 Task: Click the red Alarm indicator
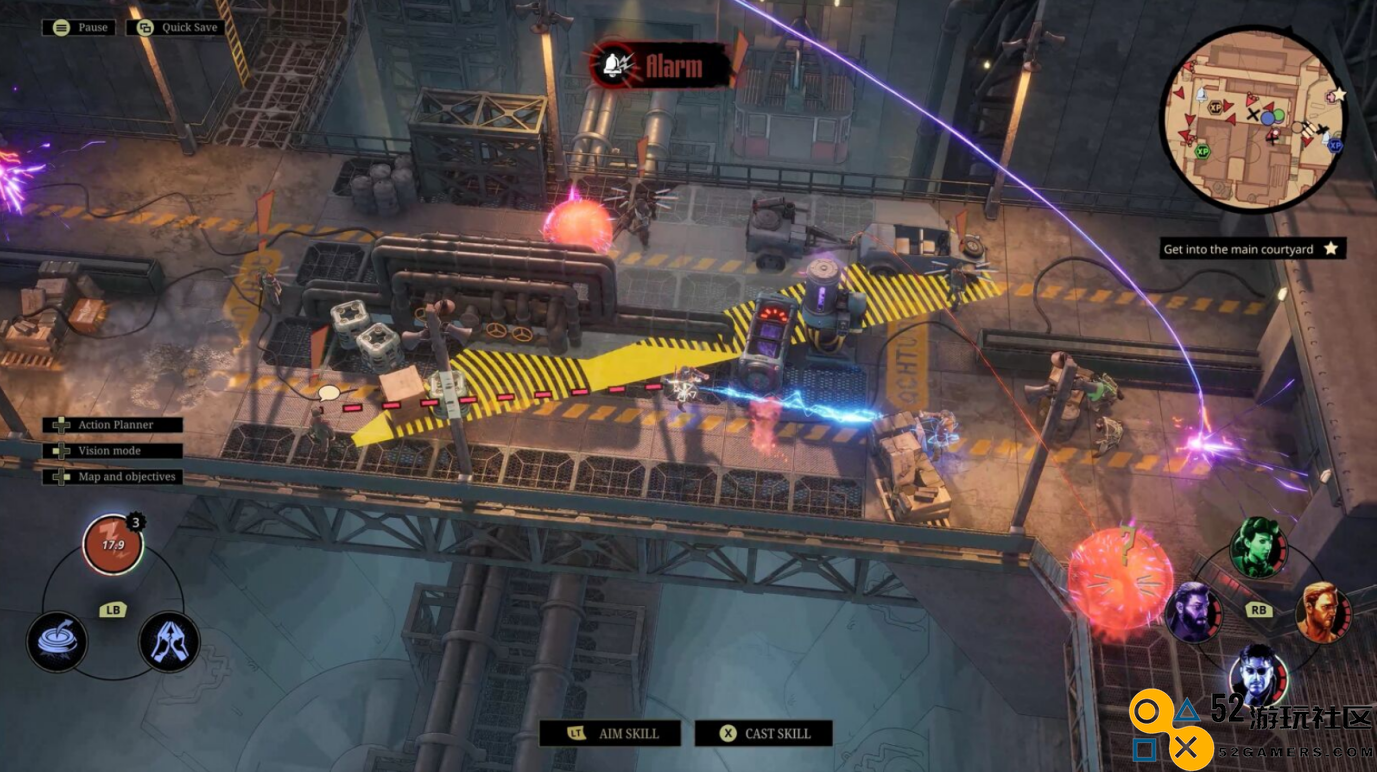pyautogui.click(x=660, y=67)
